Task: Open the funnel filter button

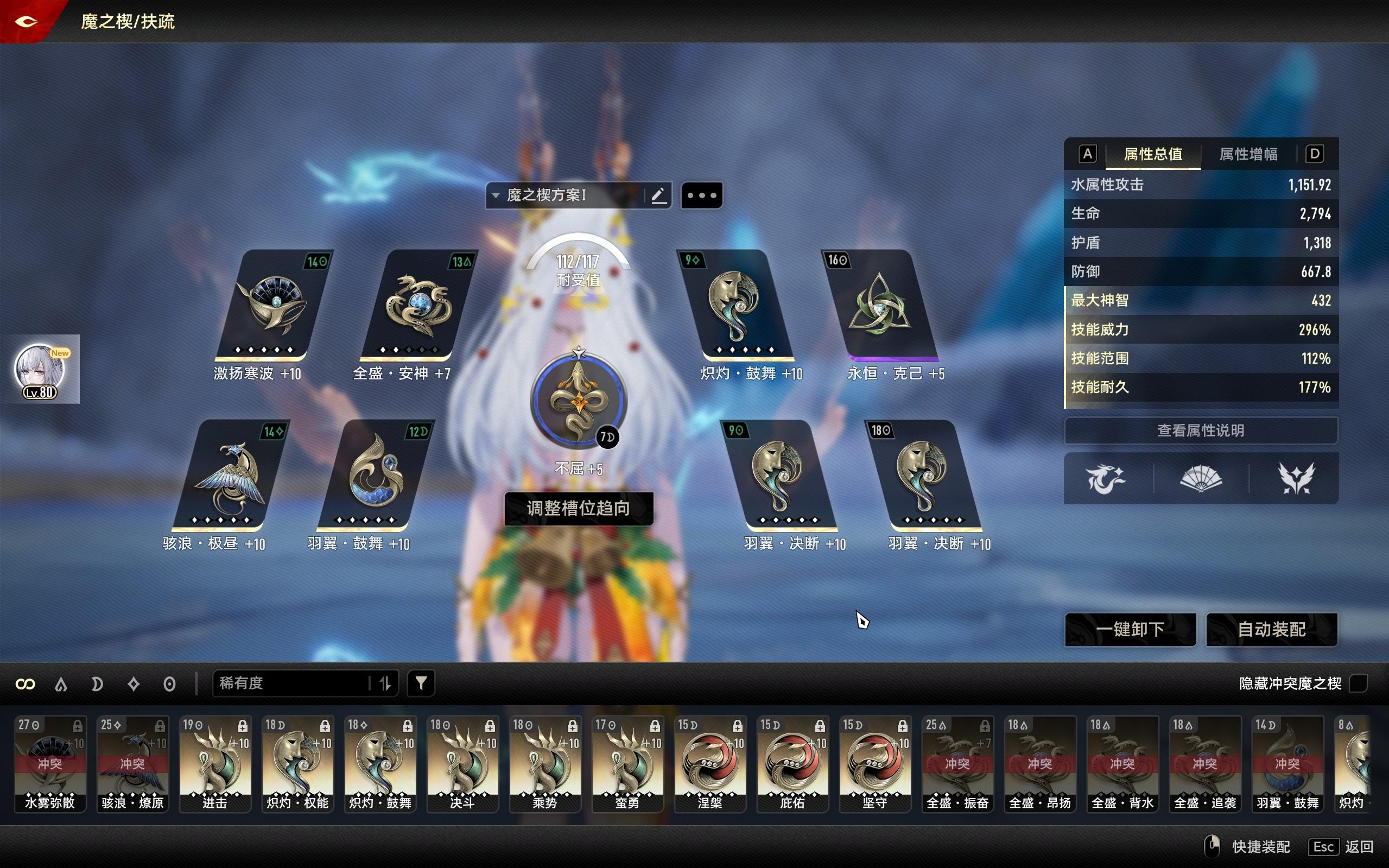Action: (x=421, y=683)
